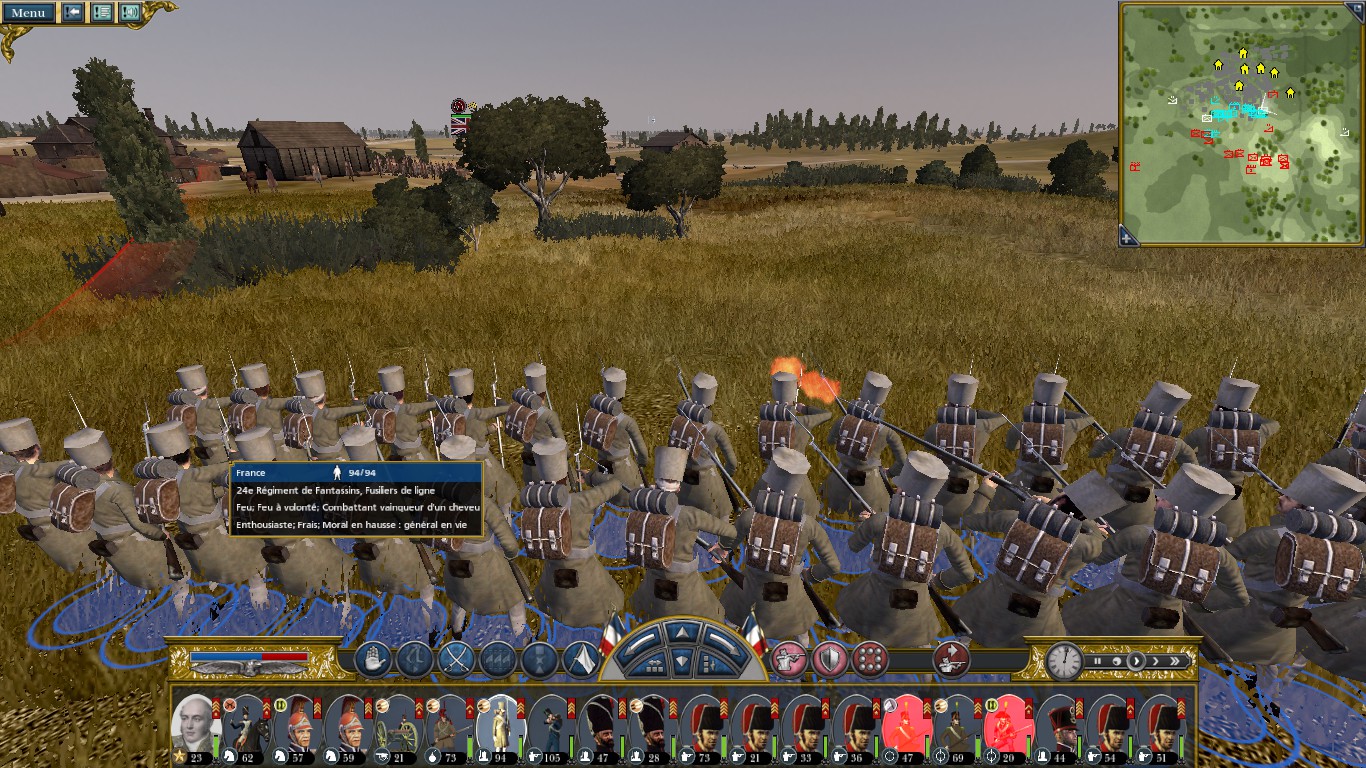Image resolution: width=1366 pixels, height=768 pixels.
Task: Zoom the minimap with the plus button
Action: click(x=1128, y=237)
